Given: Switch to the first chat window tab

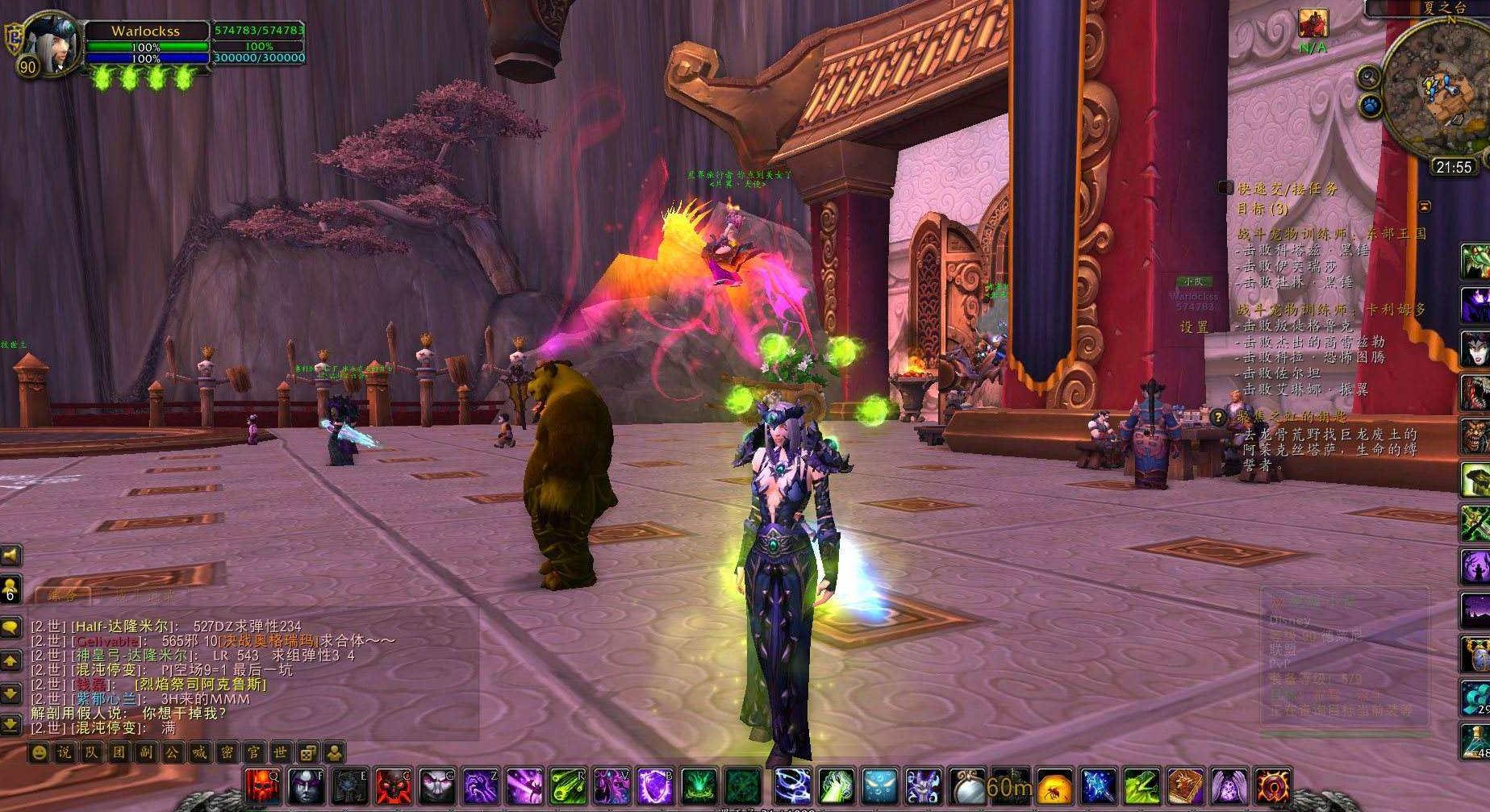Looking at the screenshot, I should [x=63, y=595].
